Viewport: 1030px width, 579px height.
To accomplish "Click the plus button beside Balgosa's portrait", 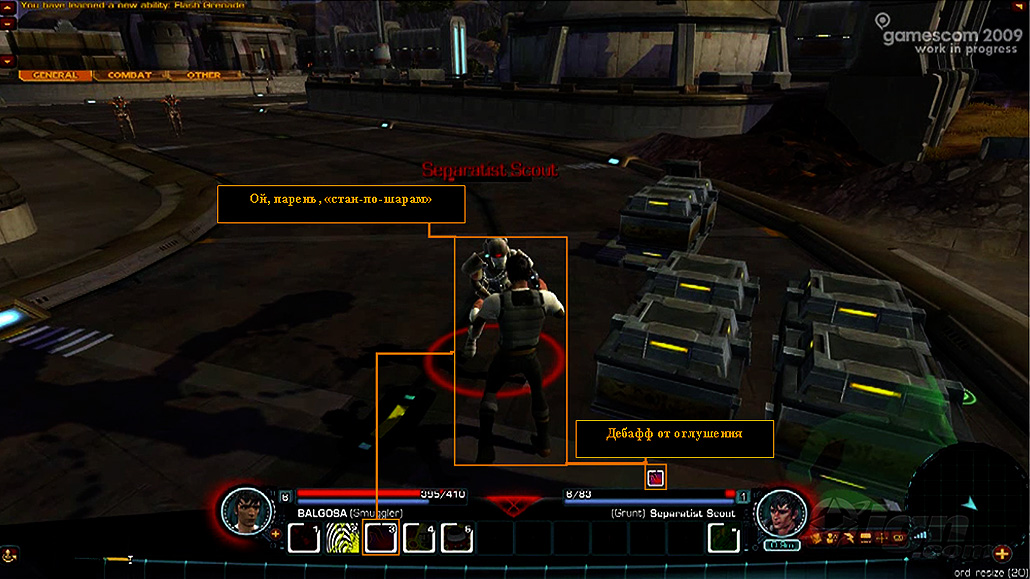I will point(276,534).
